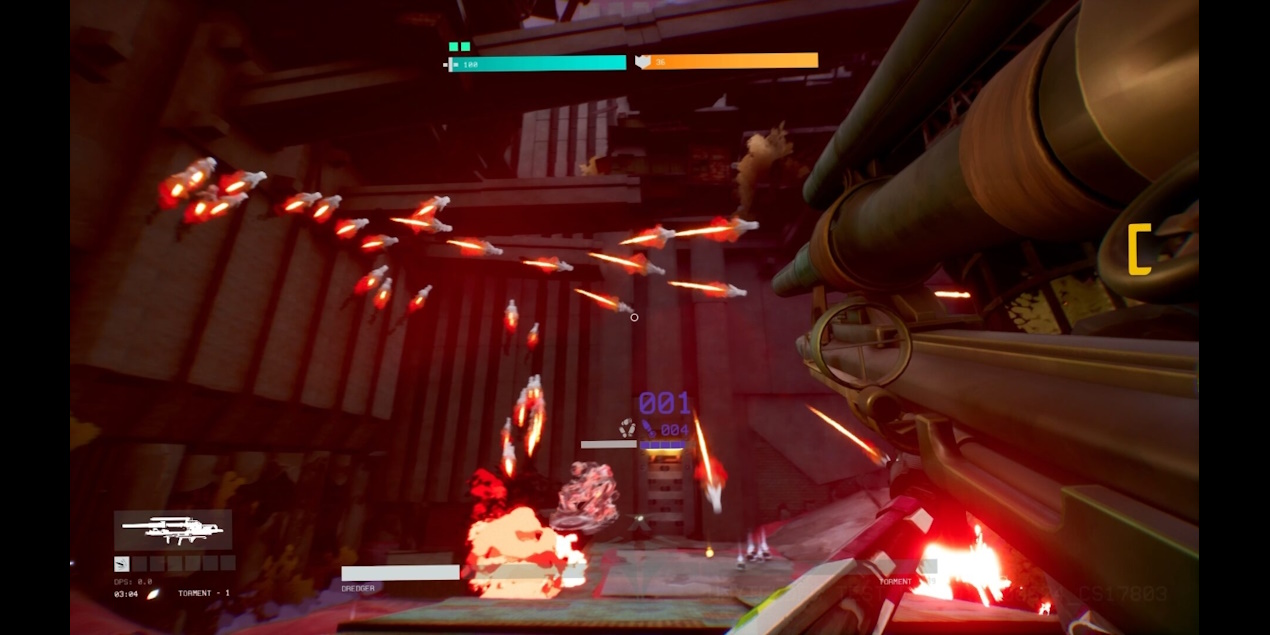The width and height of the screenshot is (1270, 635).
Task: Click the first filled upgrade slot under the weapon
Action: click(x=122, y=564)
